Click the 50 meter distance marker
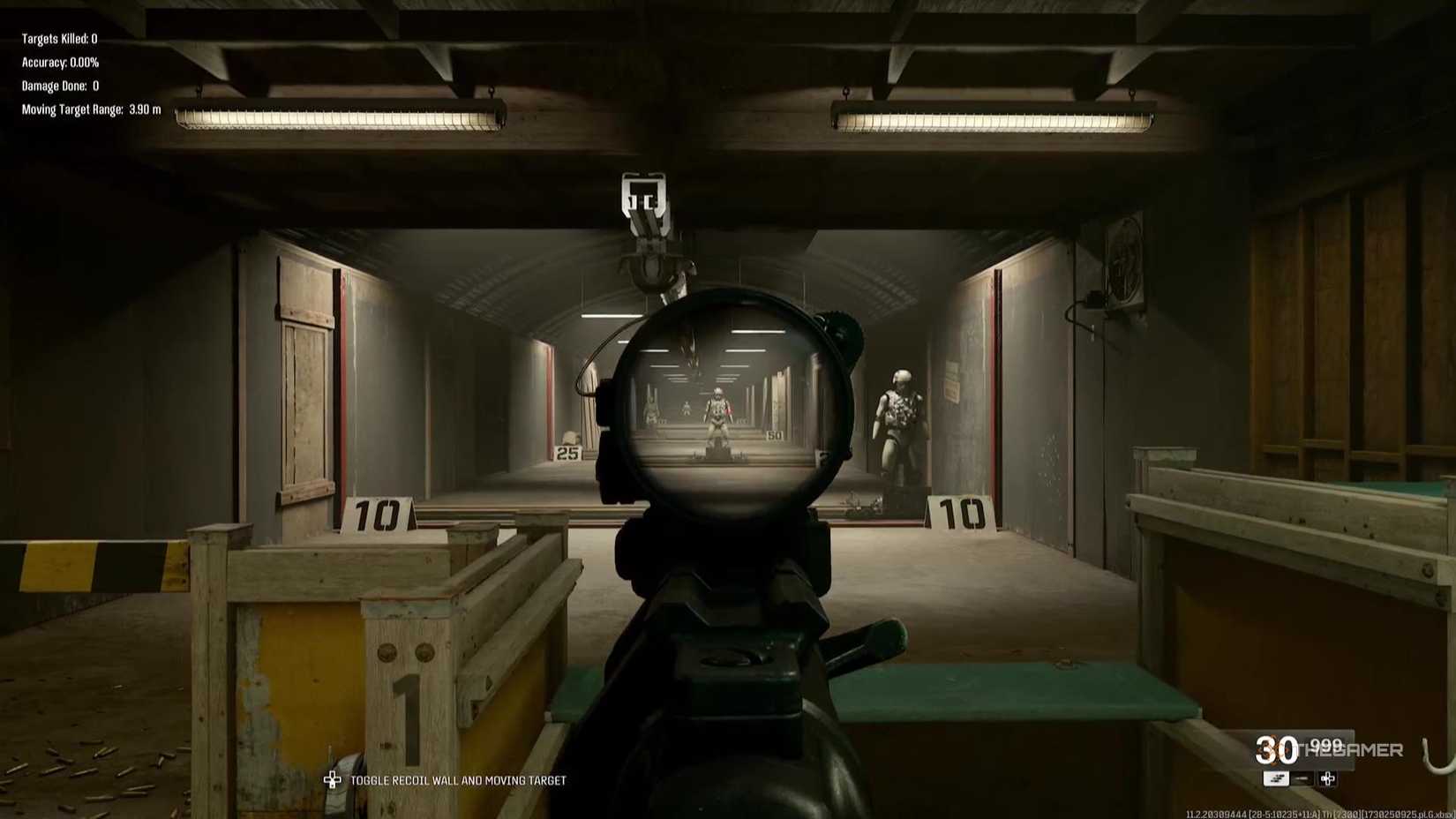The width and height of the screenshot is (1456, 819). point(777,435)
